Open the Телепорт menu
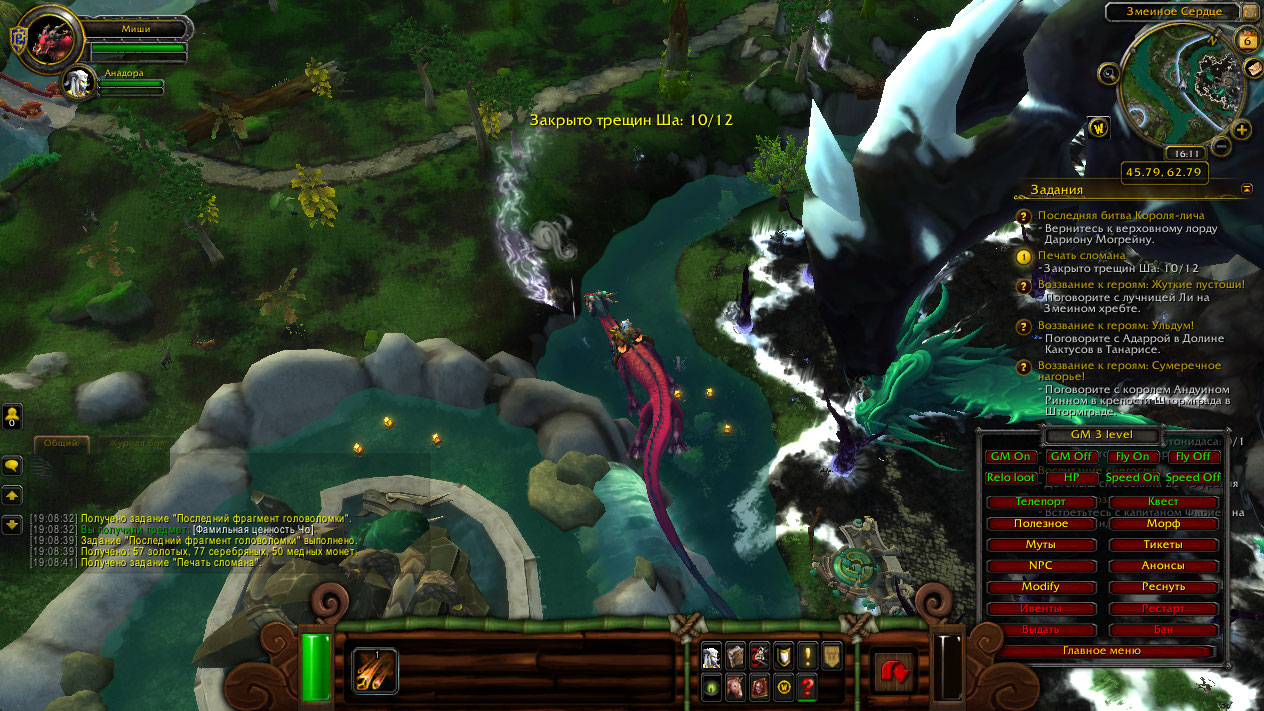This screenshot has height=711, width=1264. pos(1040,502)
